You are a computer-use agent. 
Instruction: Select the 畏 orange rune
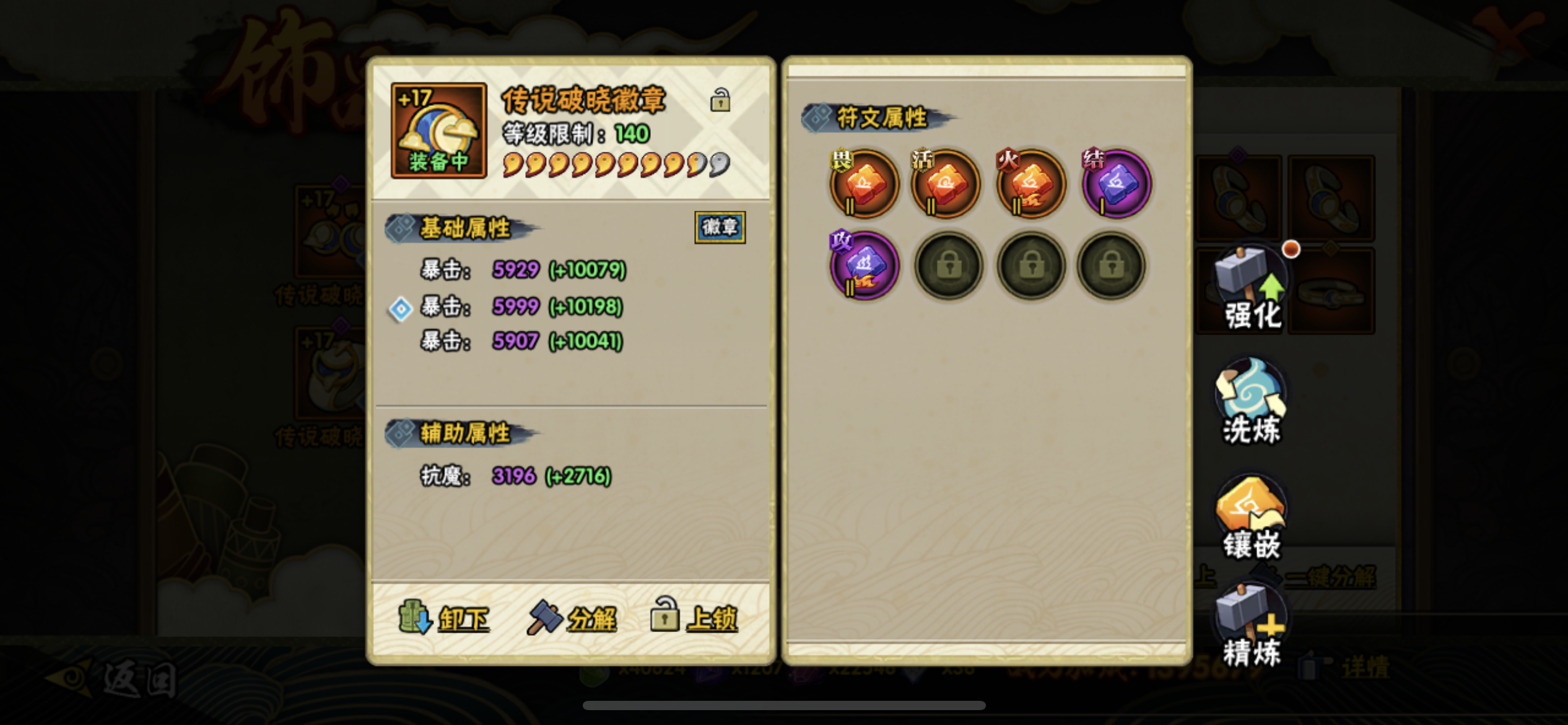pos(863,183)
